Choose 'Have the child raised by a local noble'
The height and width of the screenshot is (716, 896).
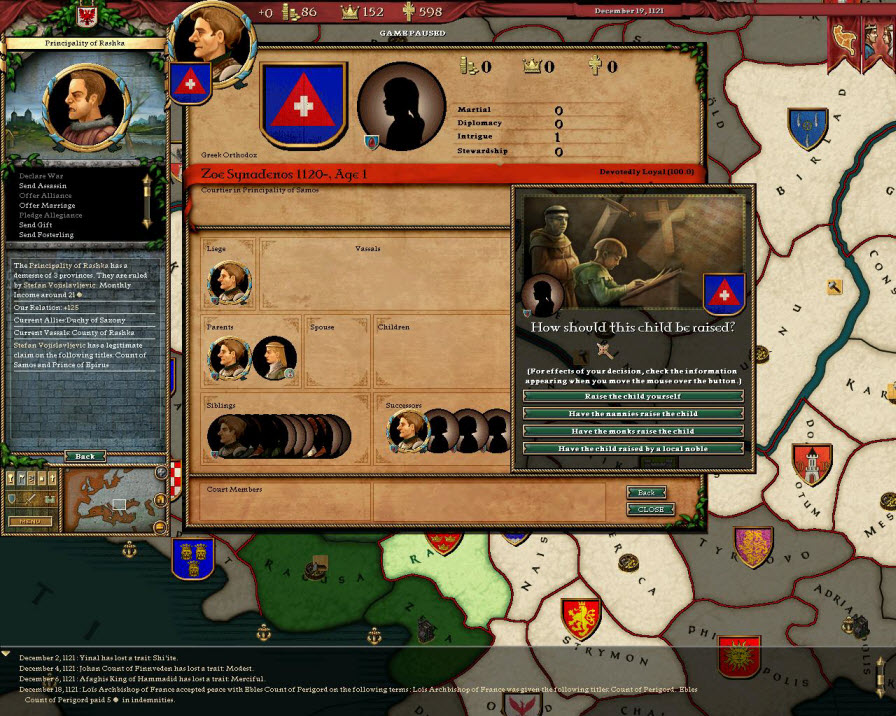[633, 449]
